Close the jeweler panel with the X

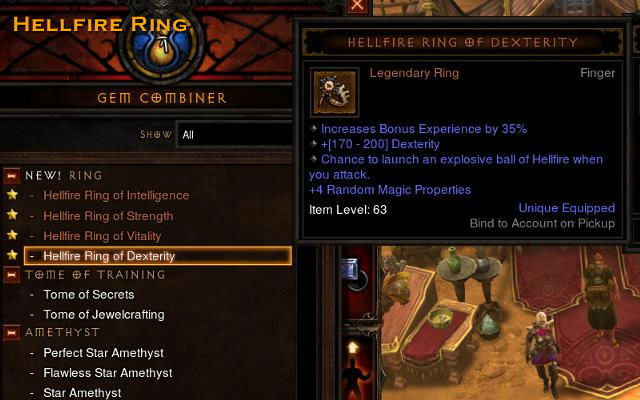pos(357,5)
